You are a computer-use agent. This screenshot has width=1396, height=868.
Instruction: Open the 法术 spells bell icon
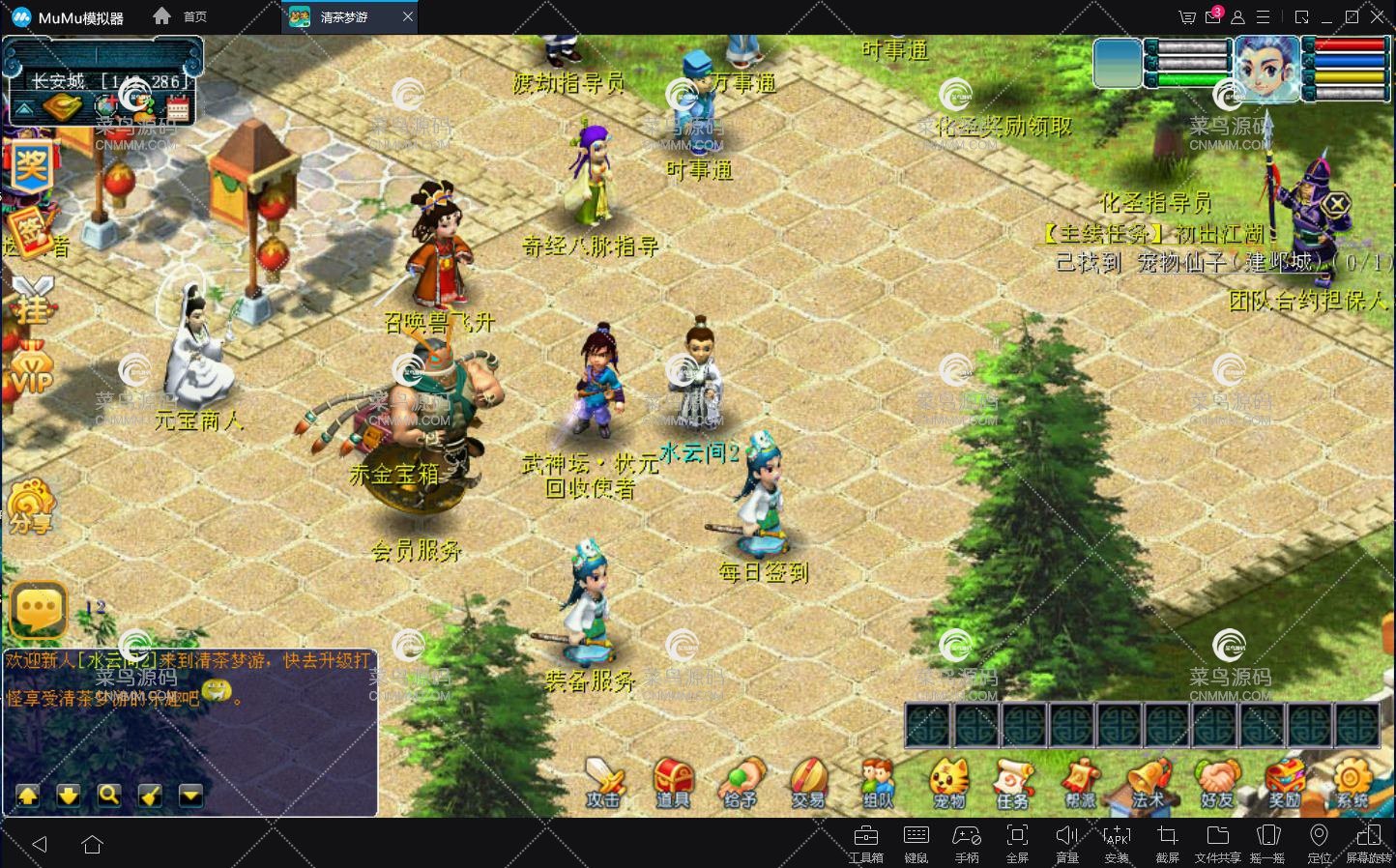pyautogui.click(x=1149, y=782)
